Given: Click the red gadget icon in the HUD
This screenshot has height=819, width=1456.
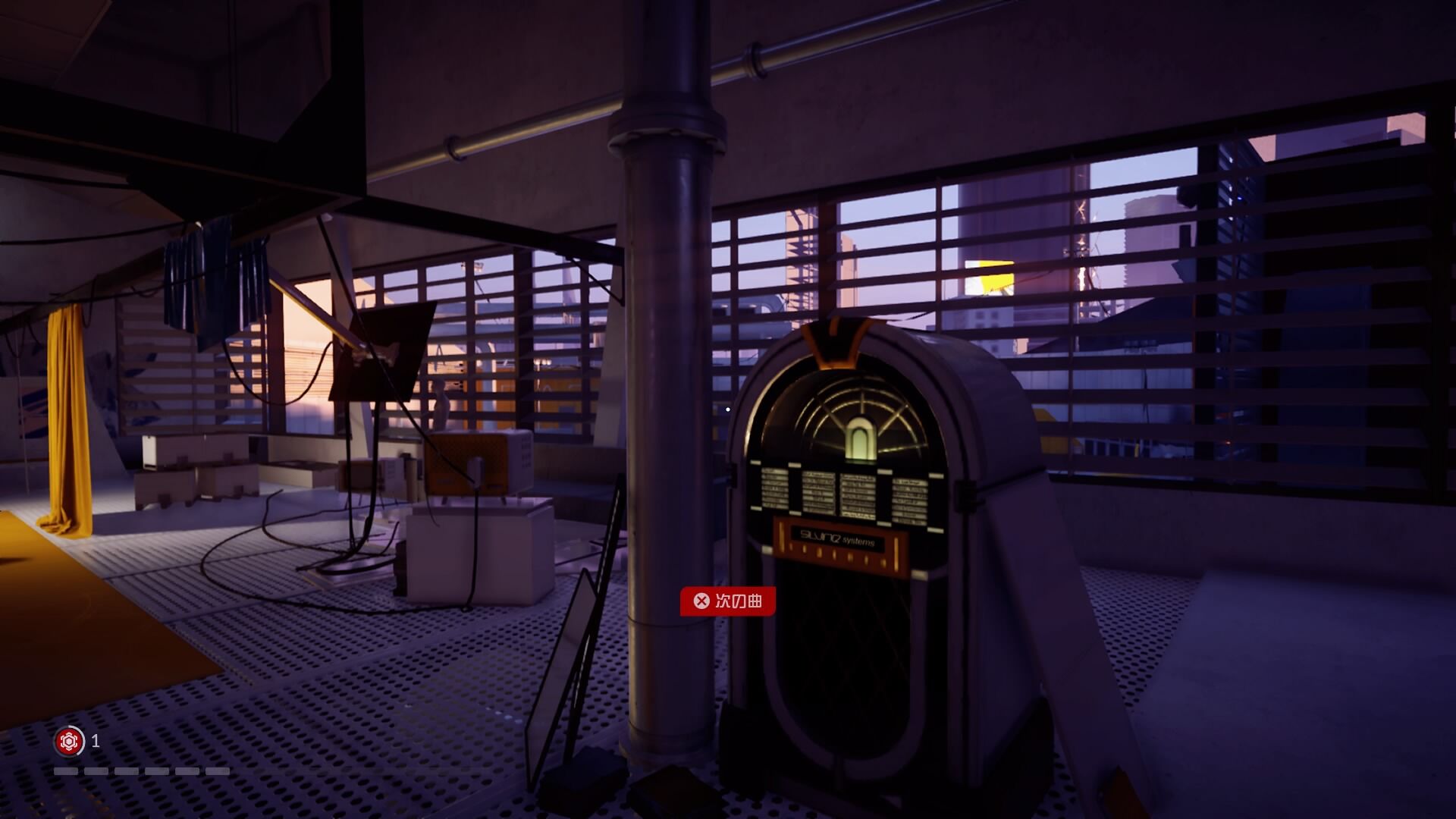Looking at the screenshot, I should click(68, 741).
